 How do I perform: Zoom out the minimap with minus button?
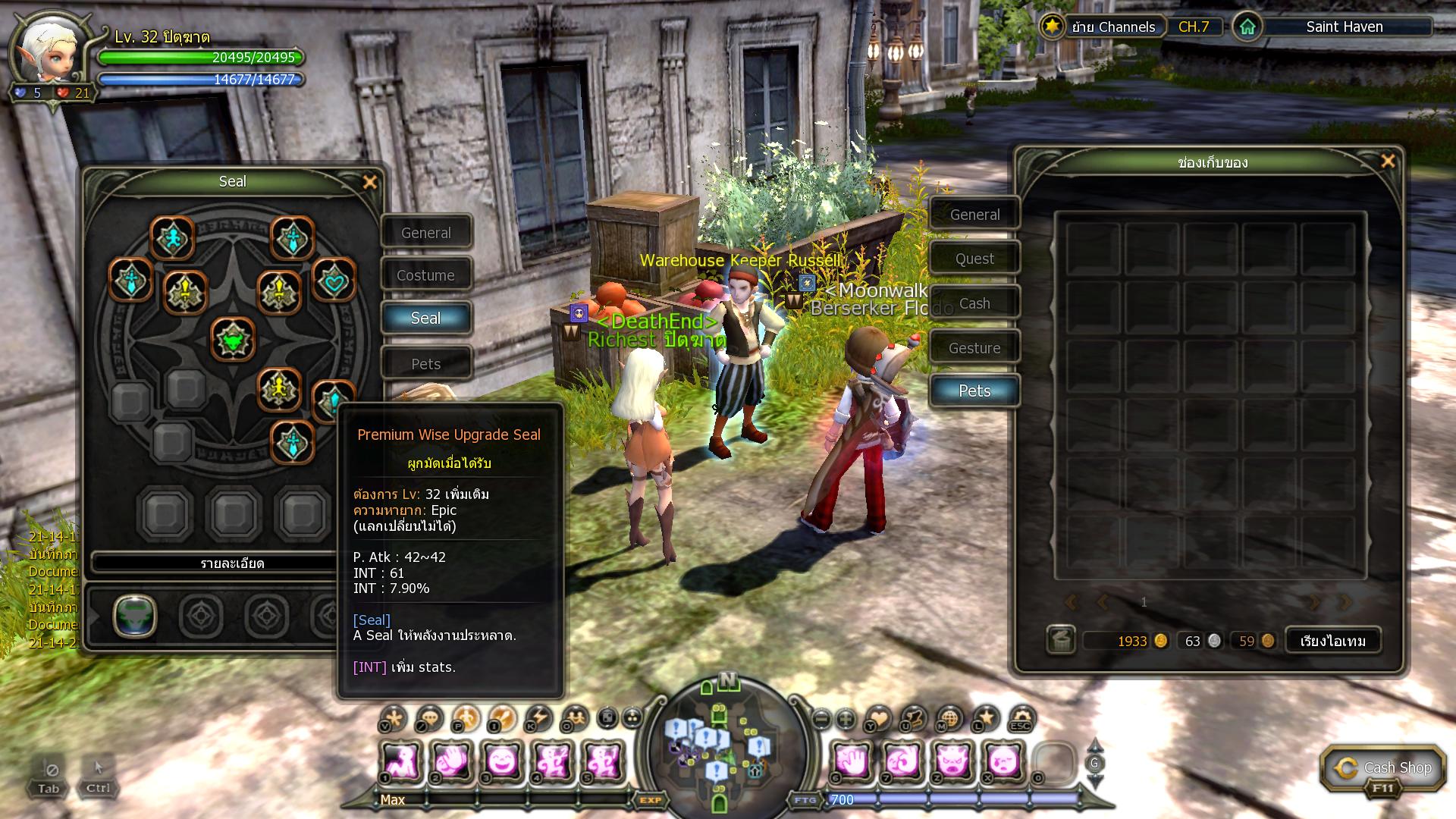point(821,718)
